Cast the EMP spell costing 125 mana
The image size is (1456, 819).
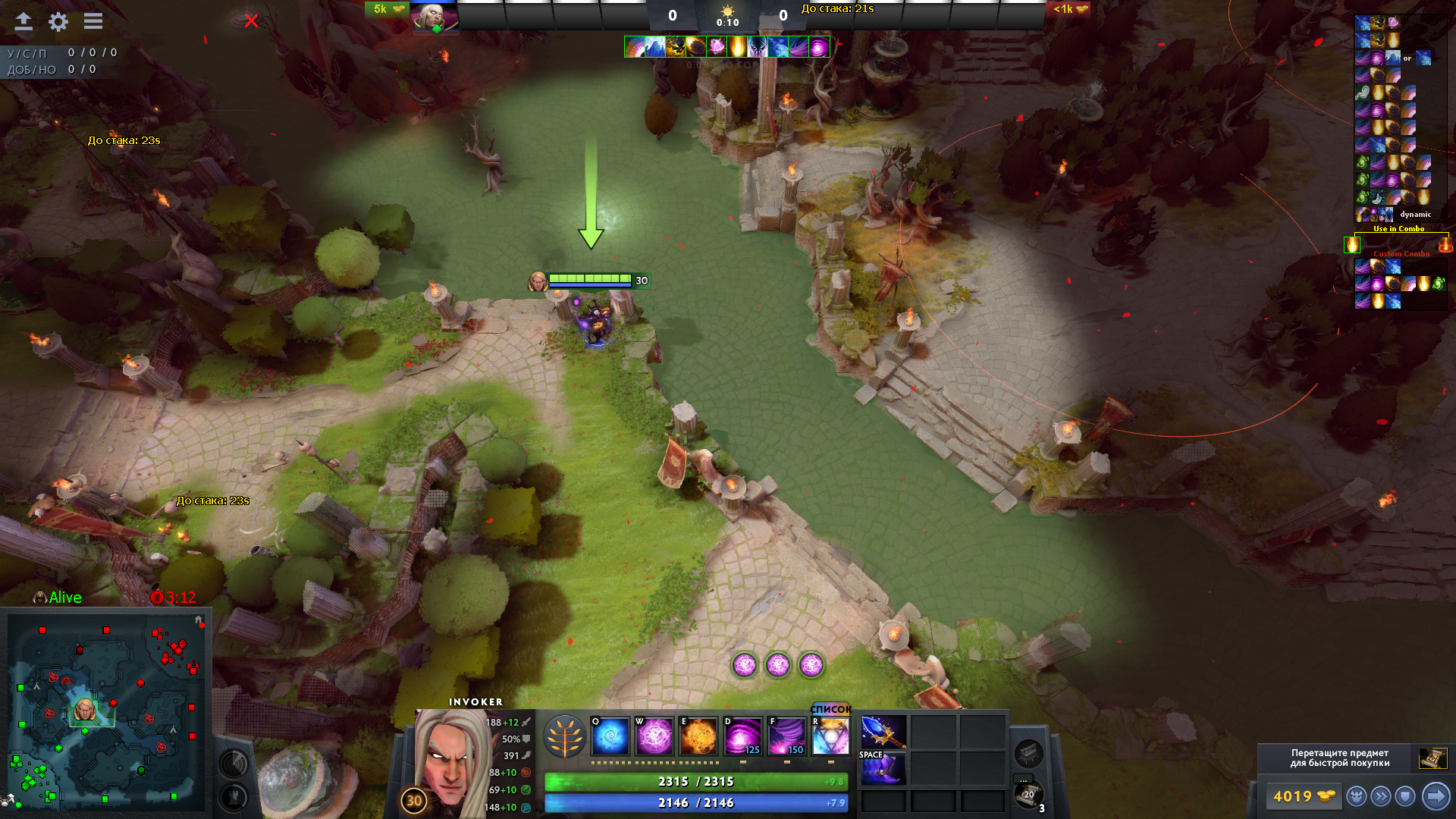click(742, 736)
